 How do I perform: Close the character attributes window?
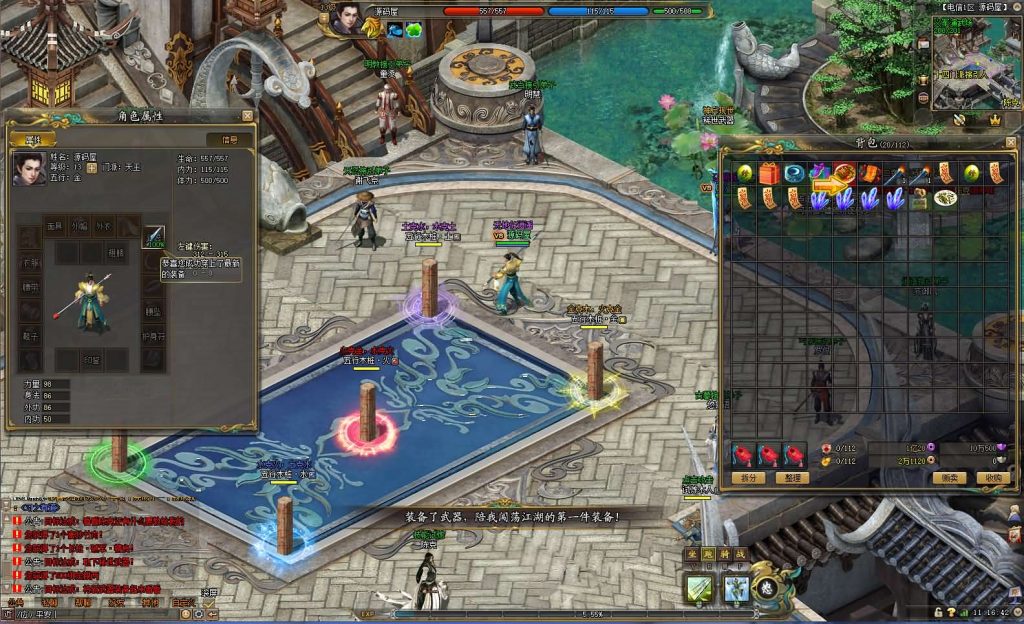click(x=247, y=116)
